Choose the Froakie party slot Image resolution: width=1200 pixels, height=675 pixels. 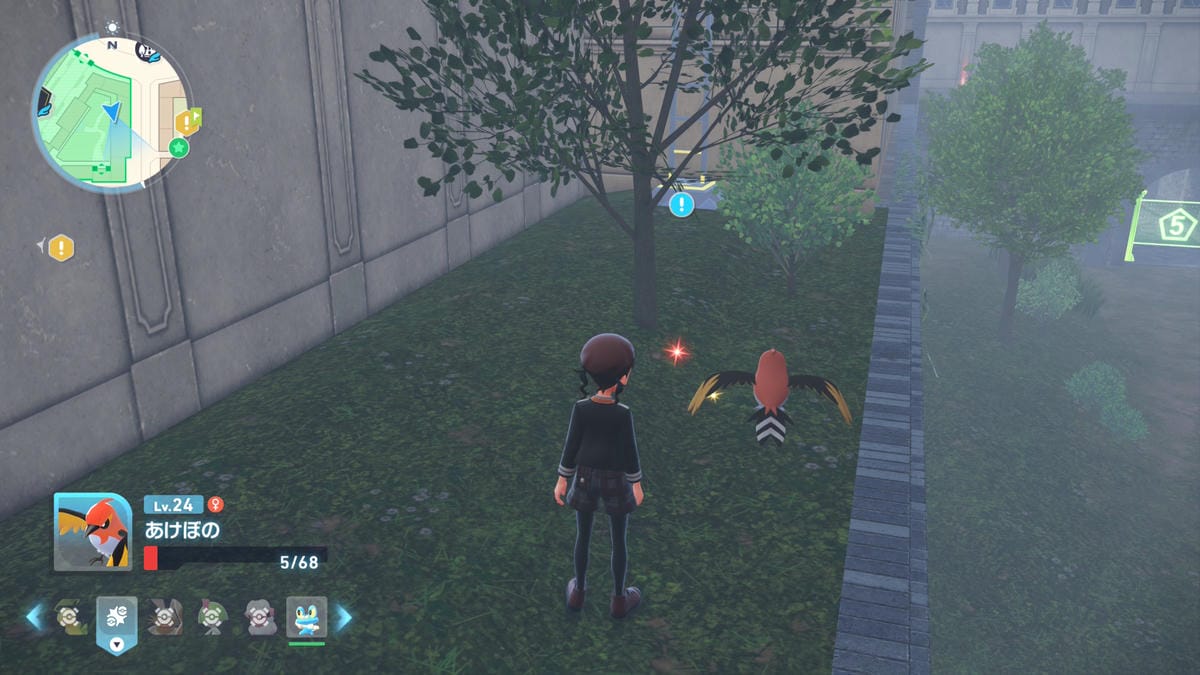[306, 618]
